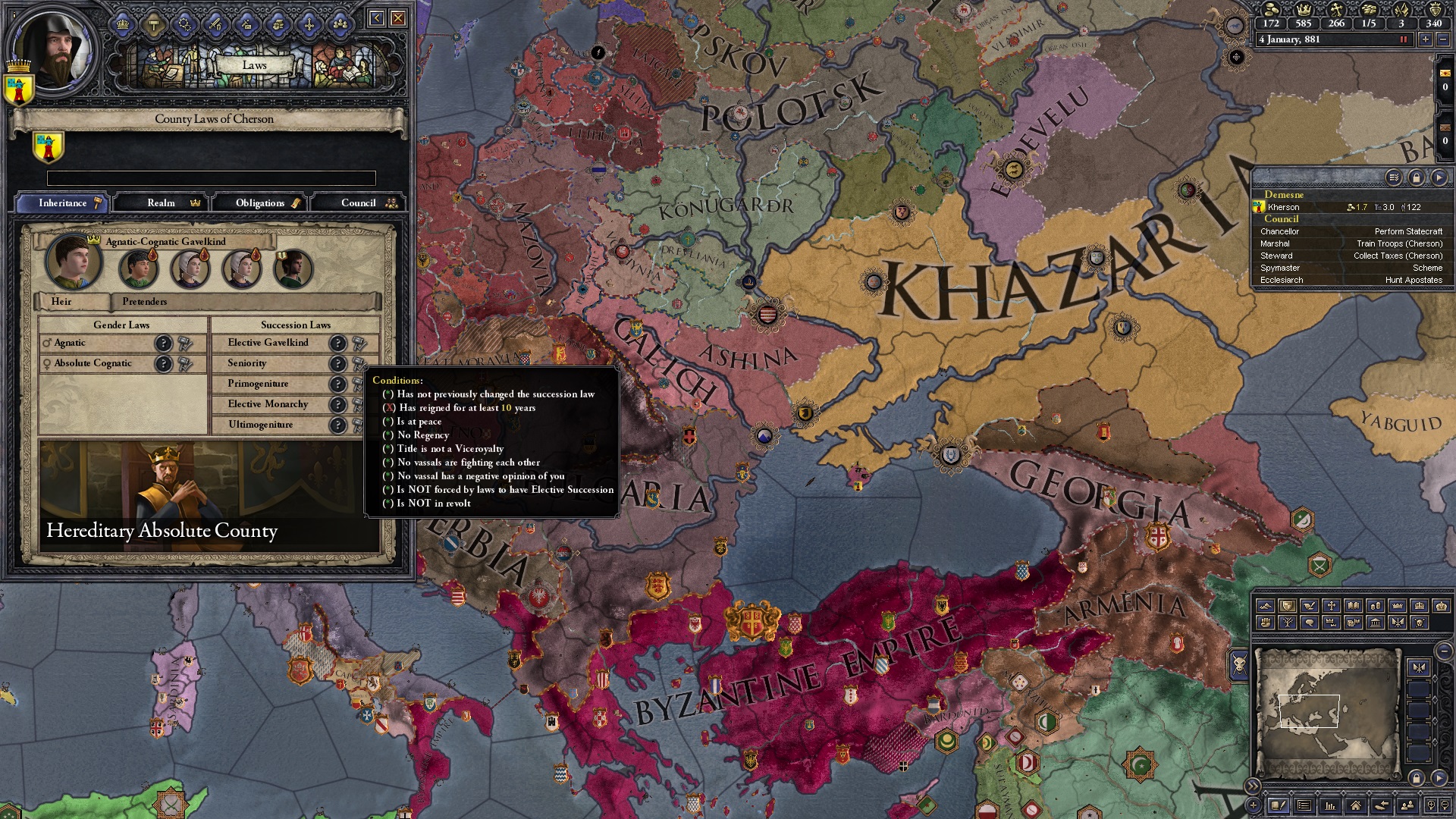This screenshot has height=819, width=1456.
Task: Switch to the Realm laws tab
Action: [x=162, y=202]
